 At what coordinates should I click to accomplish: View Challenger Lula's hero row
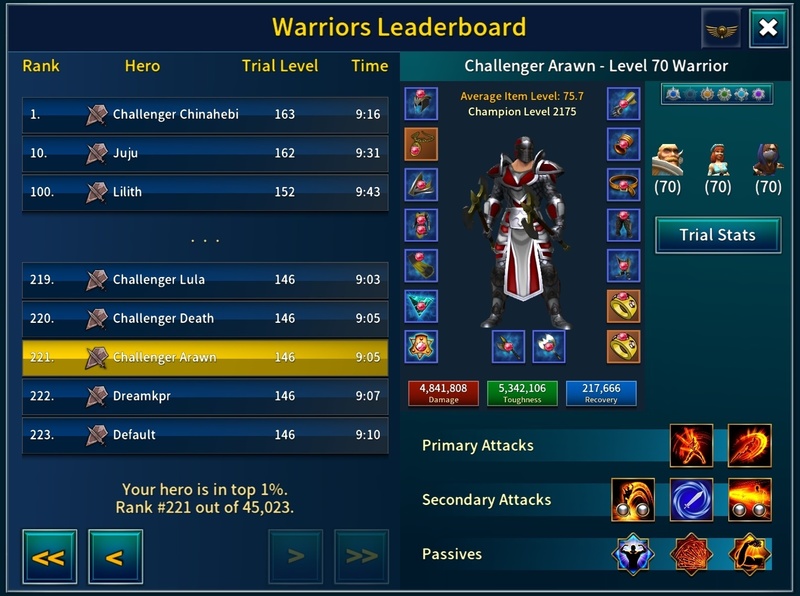[x=205, y=280]
